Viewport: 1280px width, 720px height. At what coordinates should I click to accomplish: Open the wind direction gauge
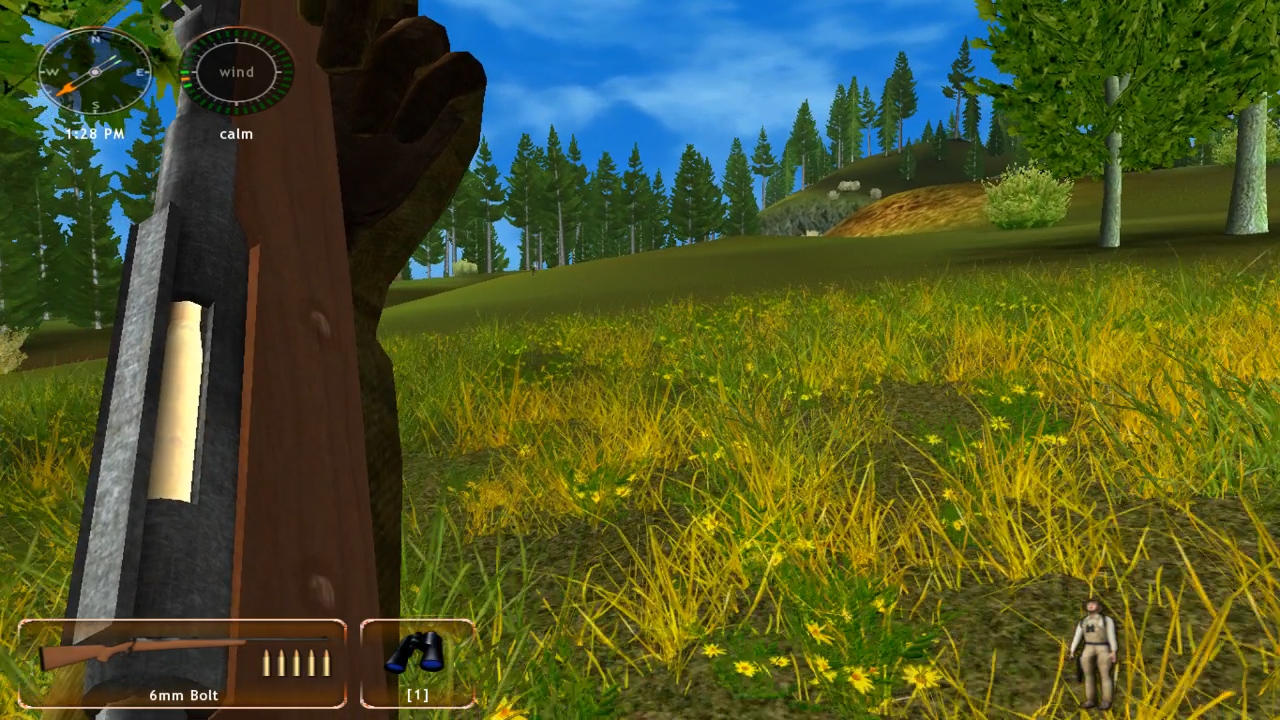point(236,72)
